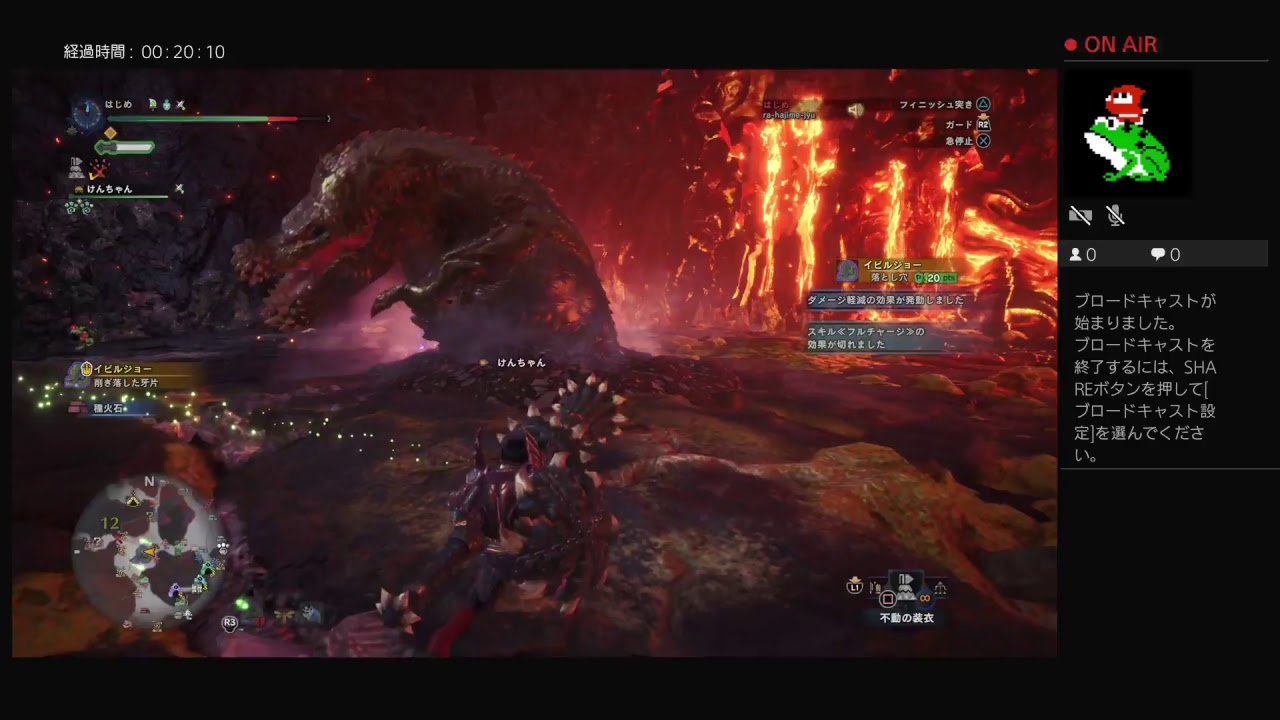This screenshot has width=1280, height=720.
Task: Select the weapon sharpness gauge
Action: click(125, 148)
